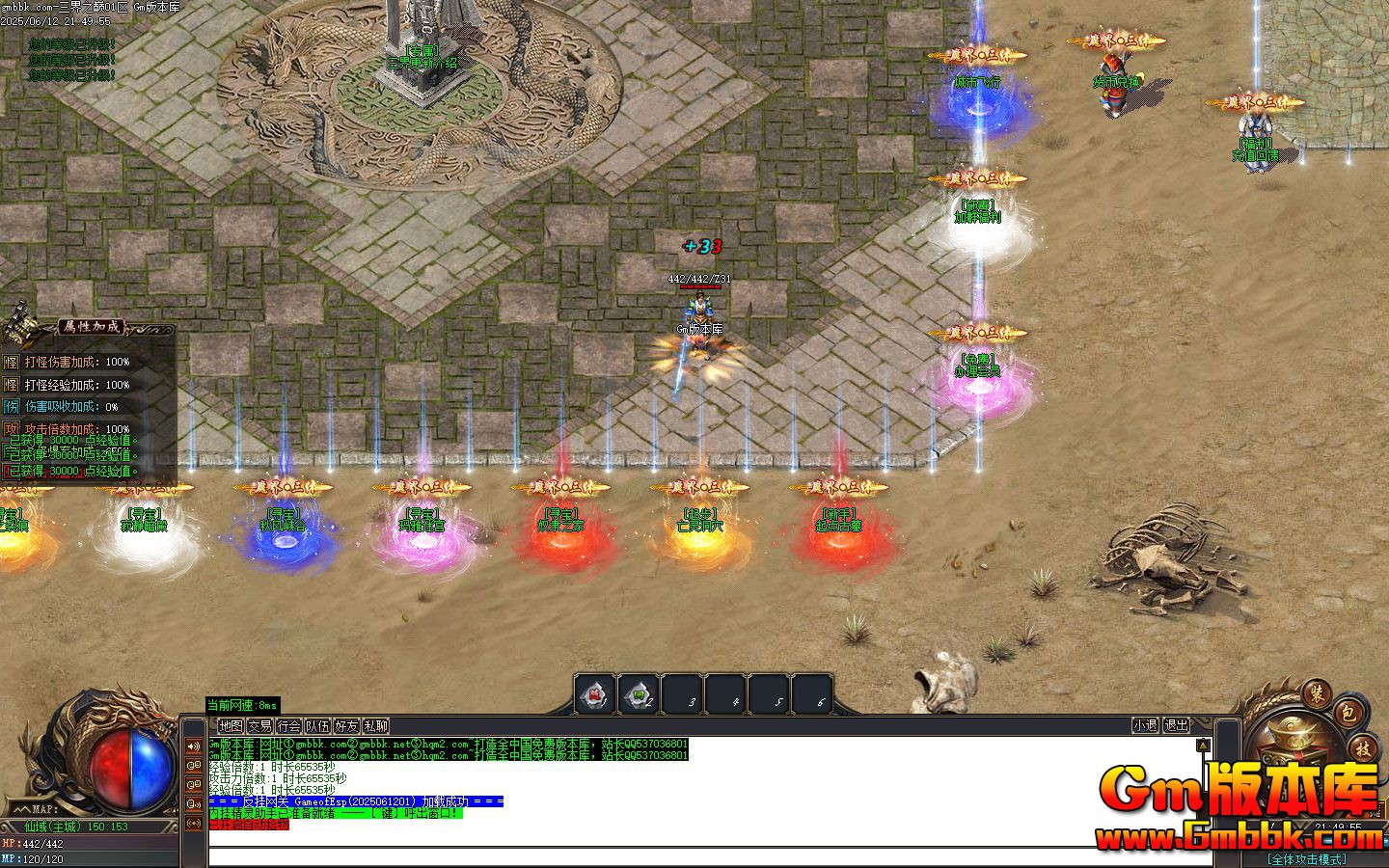The height and width of the screenshot is (868, 1389).
Task: Click the 攻 badge beside 攻击倍数加成
Action: 10,427
